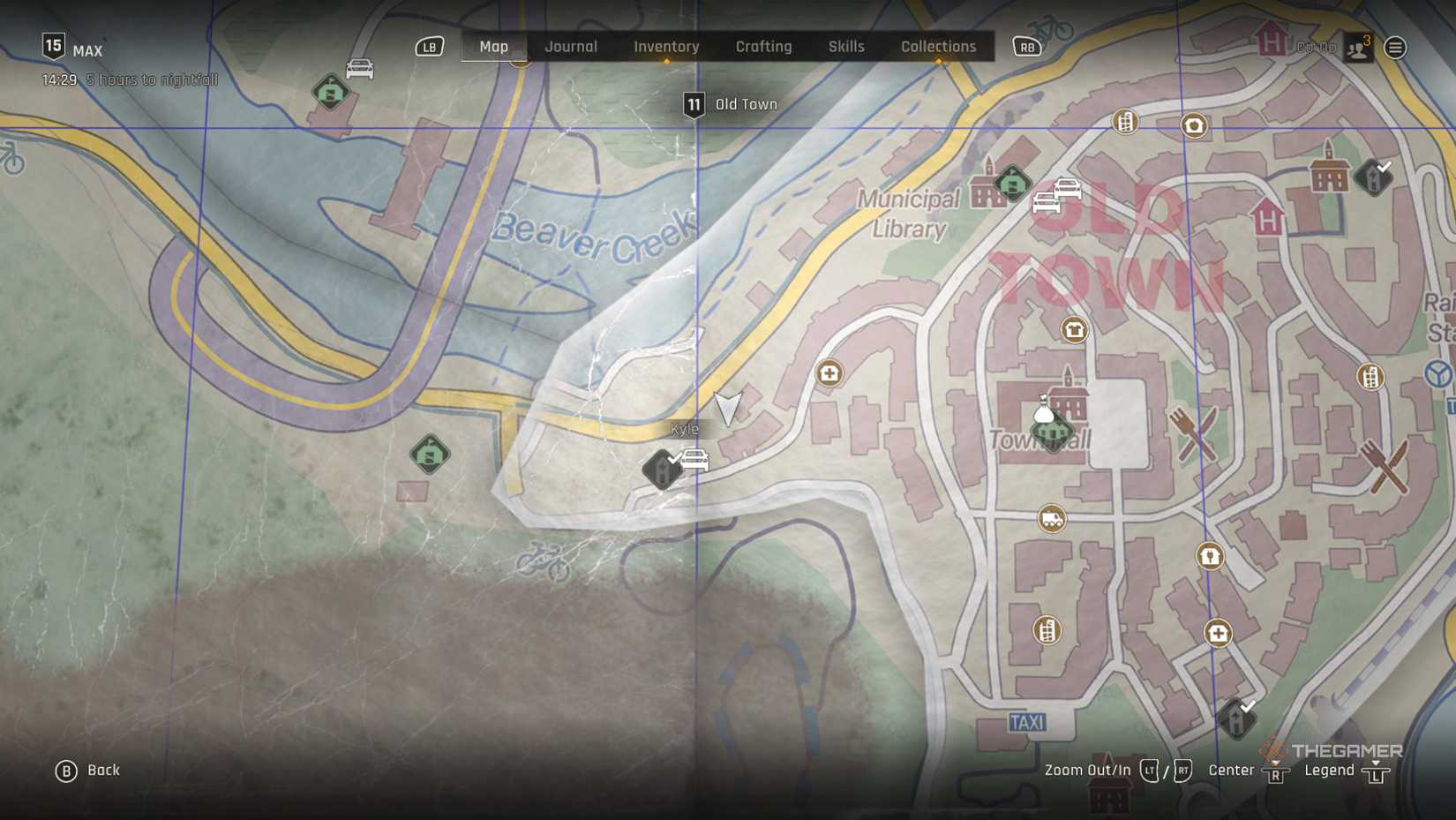
Task: Open the Collections tab
Action: 938,47
